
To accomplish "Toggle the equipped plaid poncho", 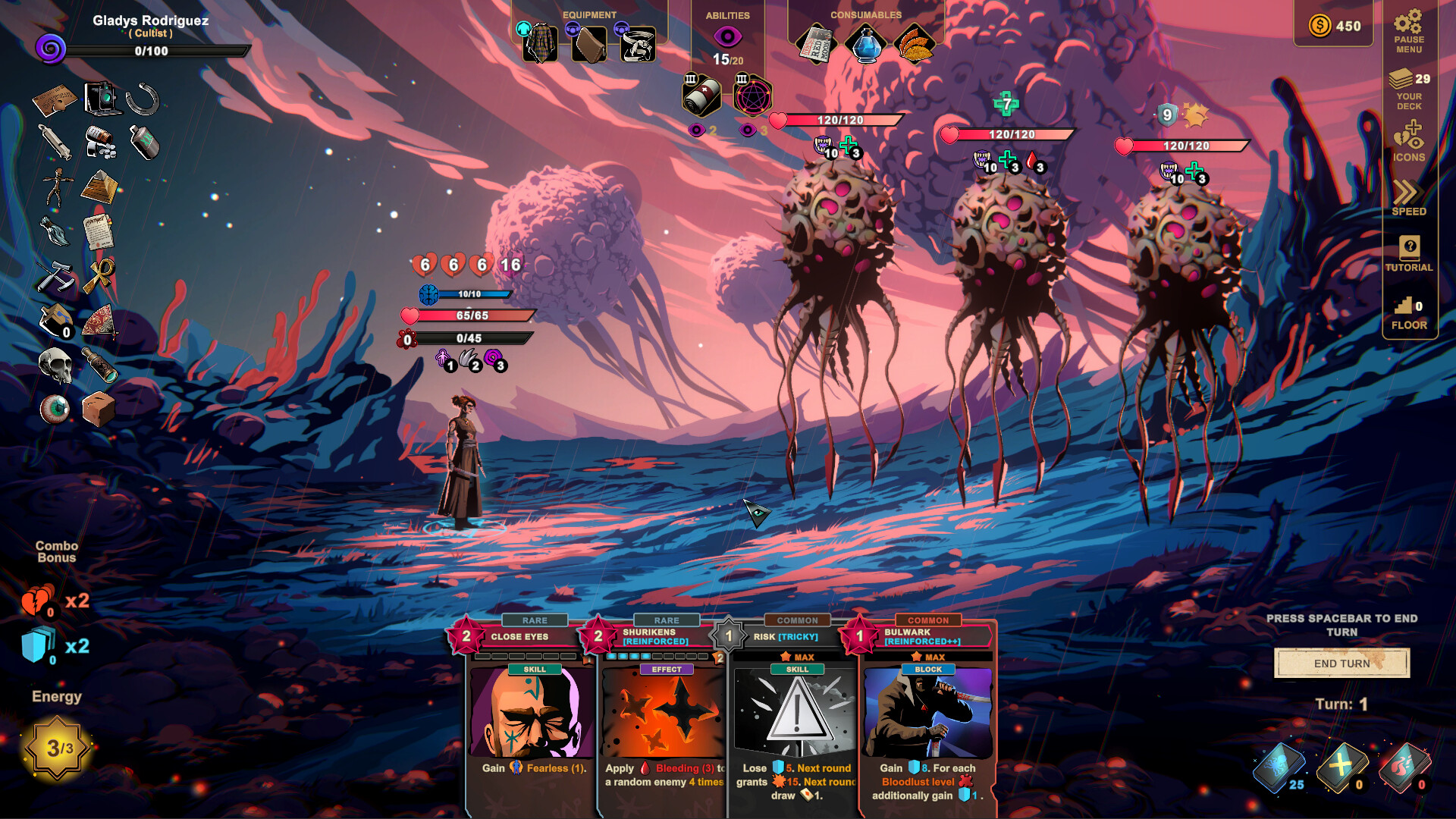I will point(540,42).
